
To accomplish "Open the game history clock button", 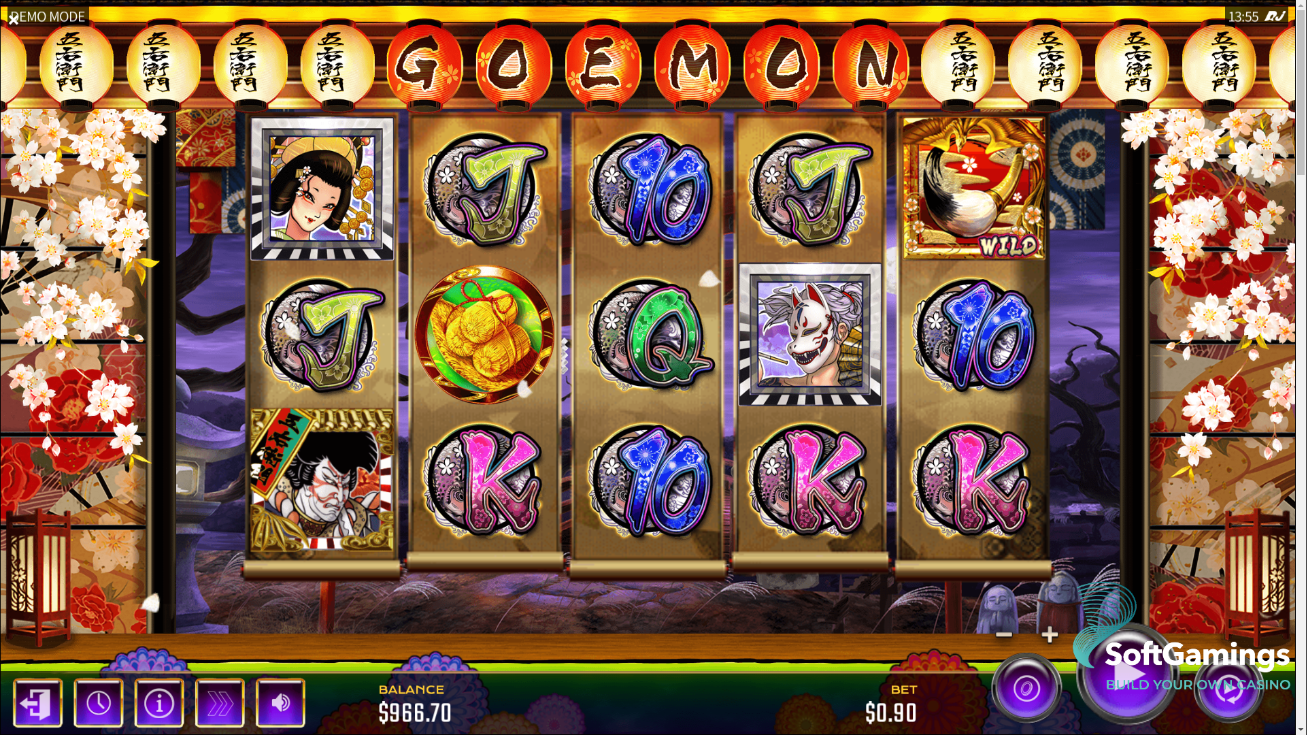I will pos(98,703).
